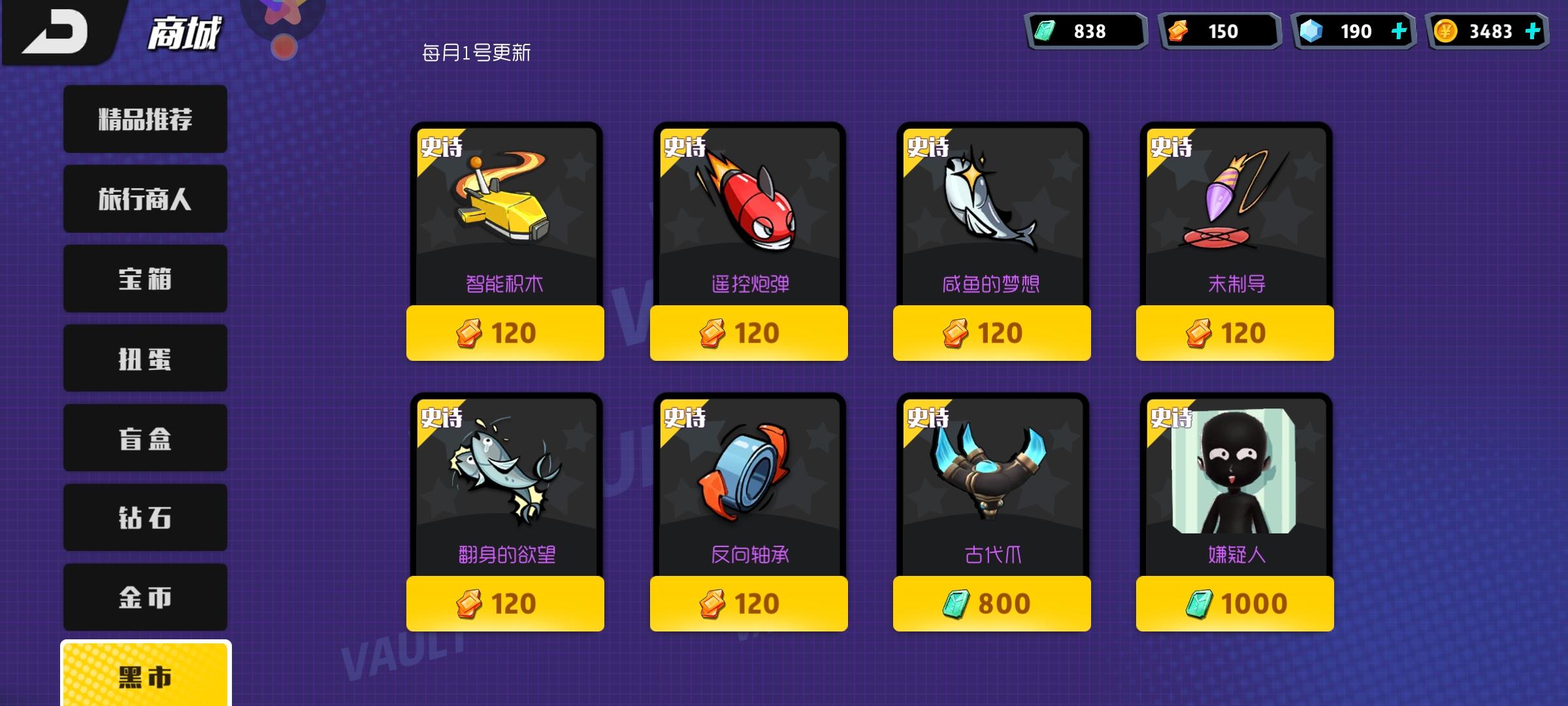Purchase 末制导 for 120 tokens
This screenshot has width=1568, height=706.
click(1234, 333)
